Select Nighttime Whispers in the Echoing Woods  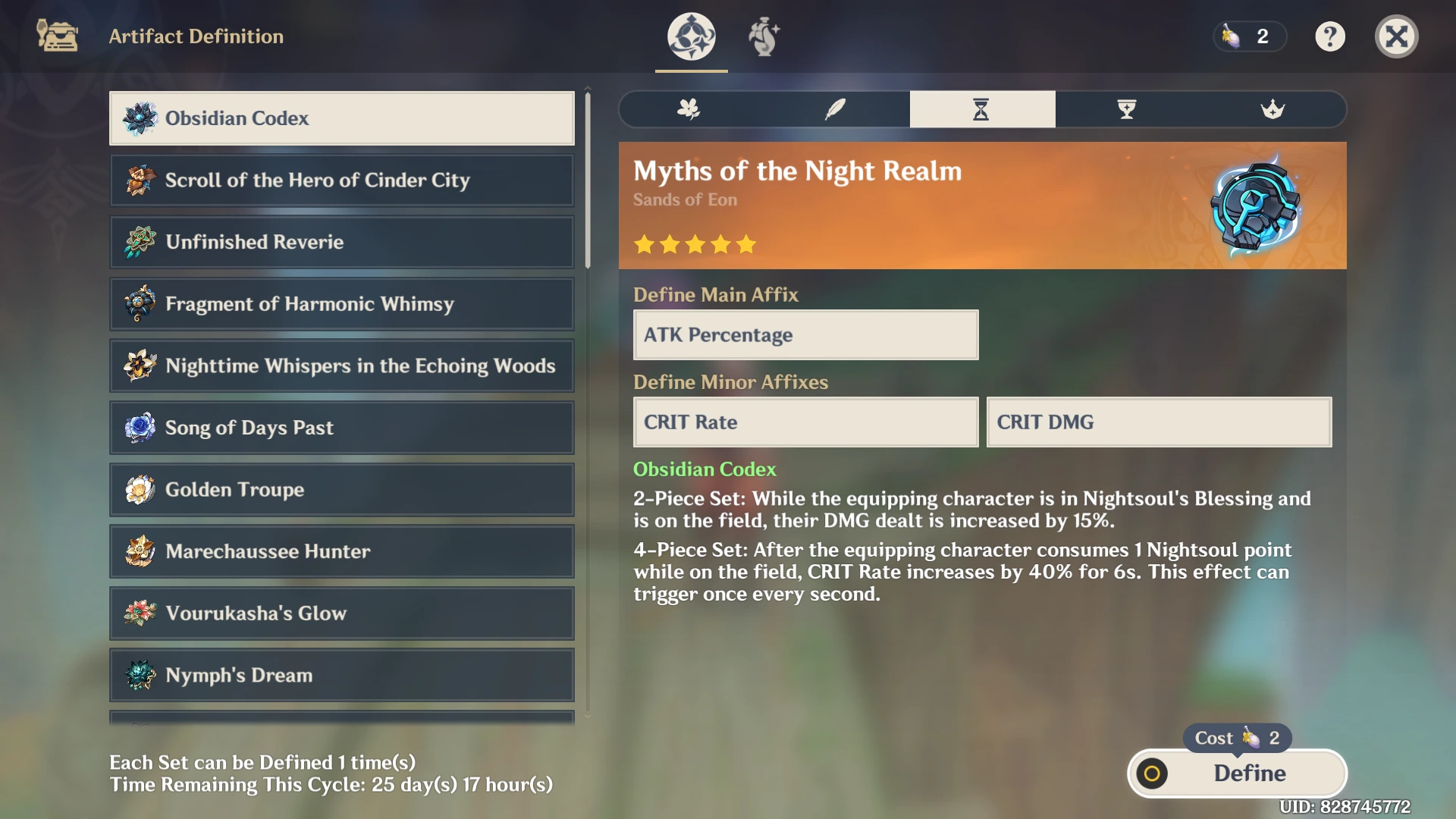341,366
